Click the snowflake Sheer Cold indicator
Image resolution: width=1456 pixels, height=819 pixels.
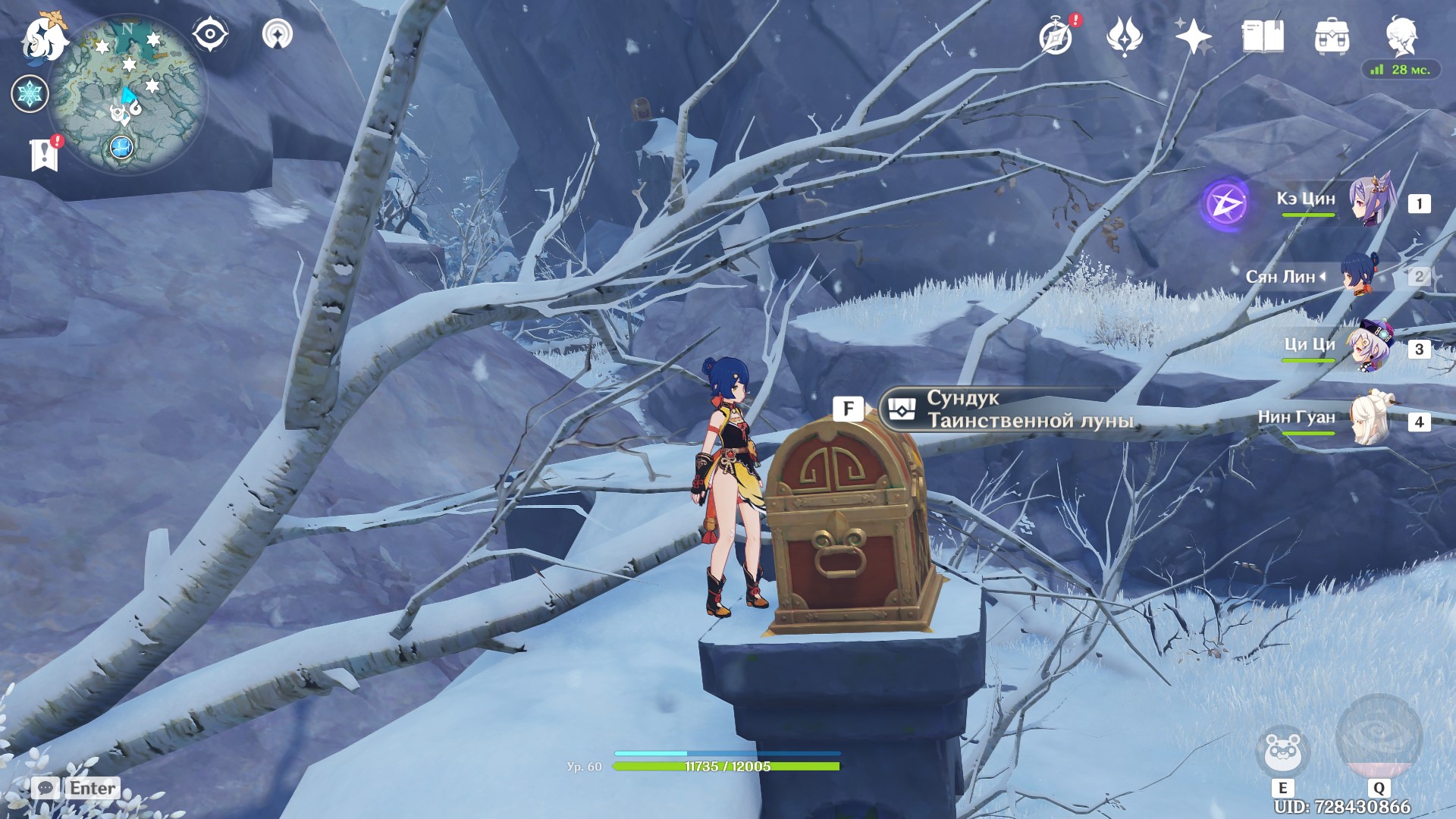[30, 93]
